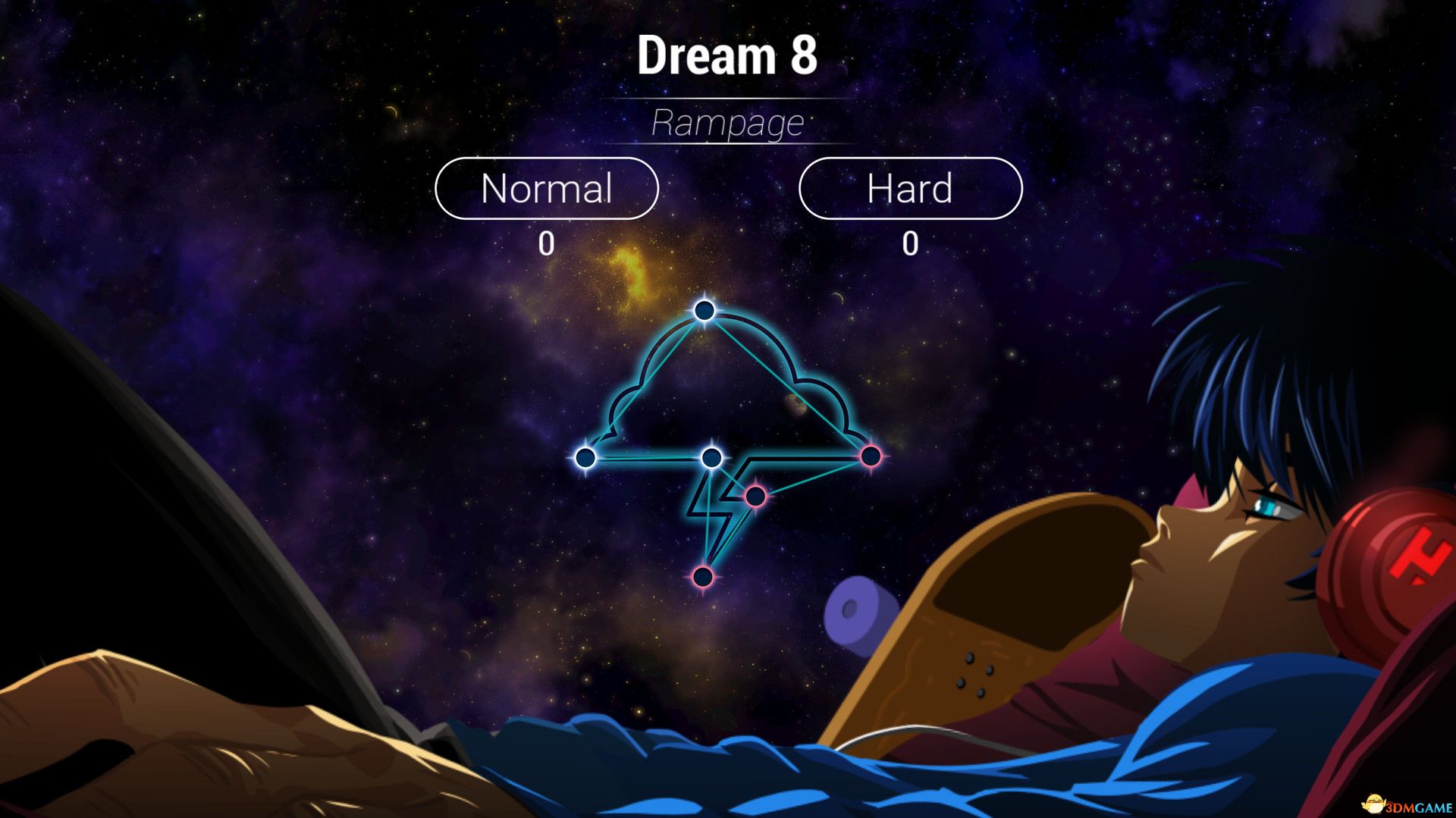Click the leftmost blue star node
This screenshot has height=818, width=1456.
[585, 459]
